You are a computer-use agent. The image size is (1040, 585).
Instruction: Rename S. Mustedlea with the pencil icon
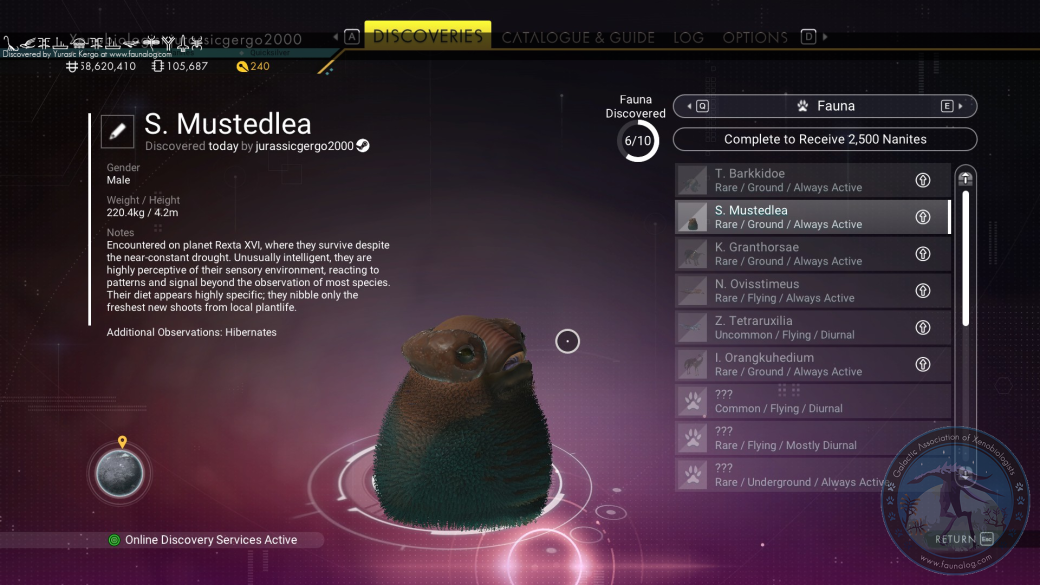point(117,130)
